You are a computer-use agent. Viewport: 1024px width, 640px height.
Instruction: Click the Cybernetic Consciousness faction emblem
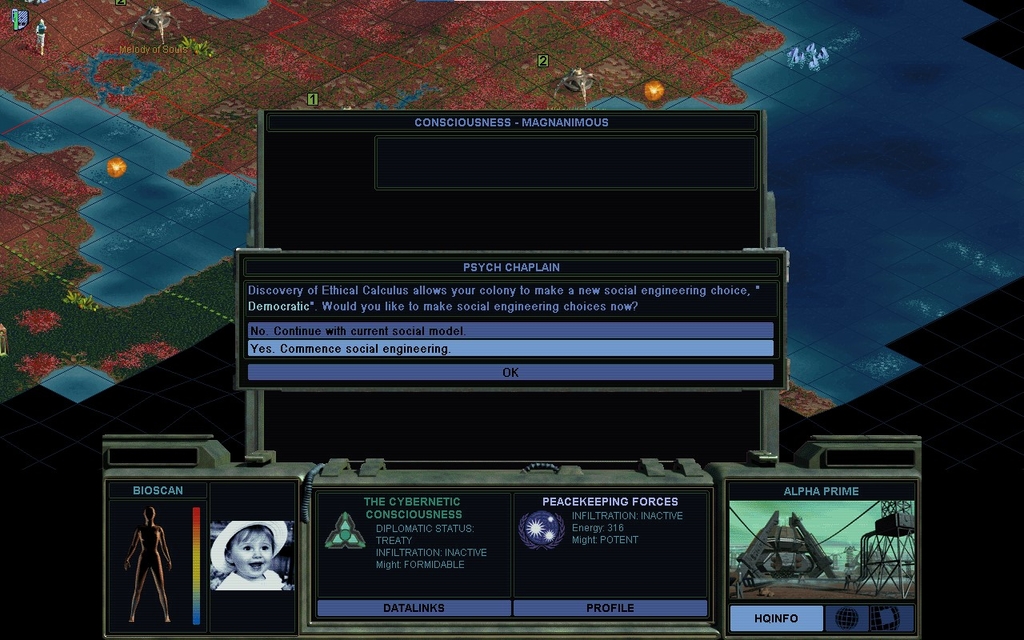point(344,530)
